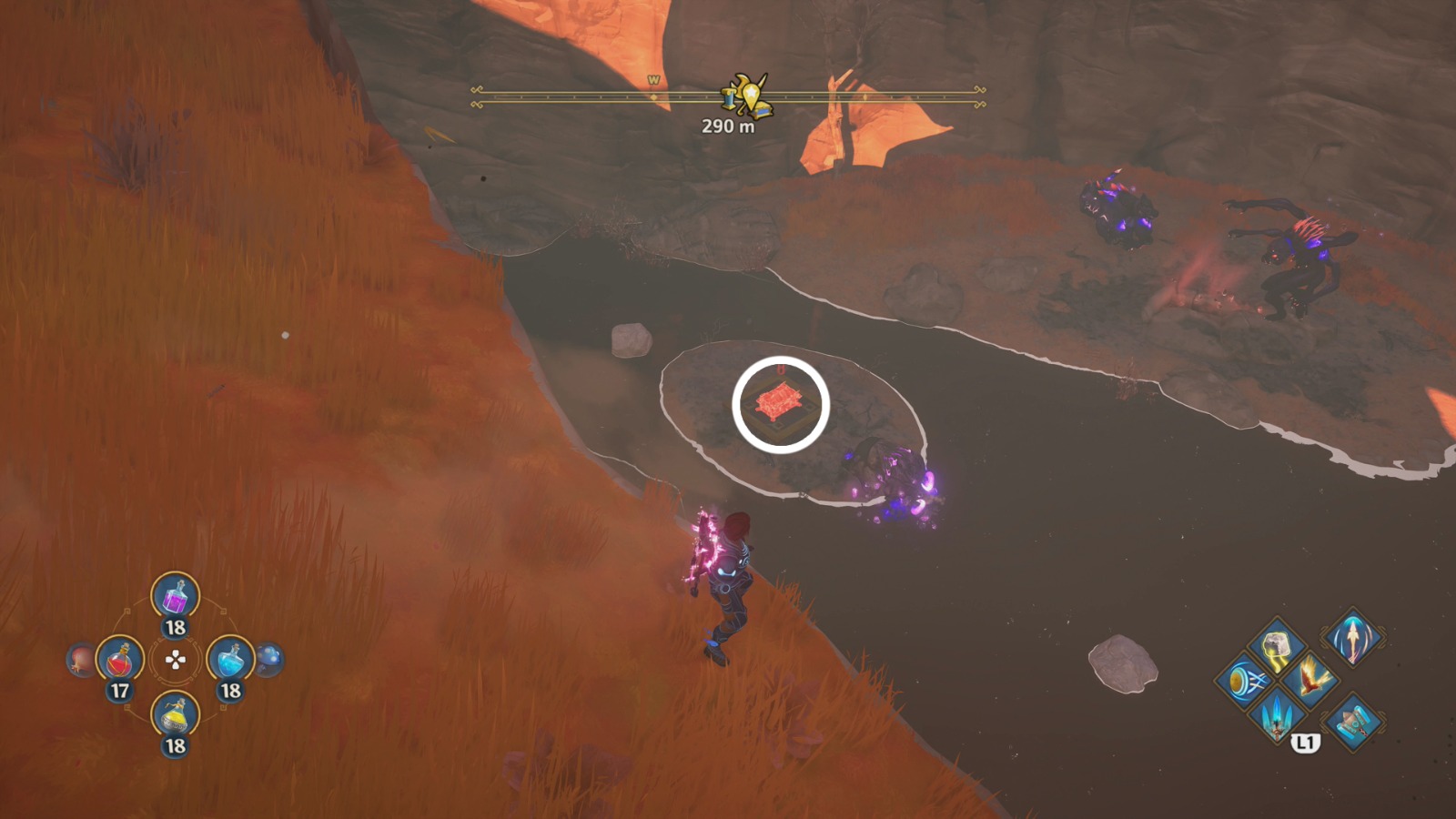This screenshot has height=819, width=1456.
Task: Click the L1 button prompt
Action: point(1306,743)
